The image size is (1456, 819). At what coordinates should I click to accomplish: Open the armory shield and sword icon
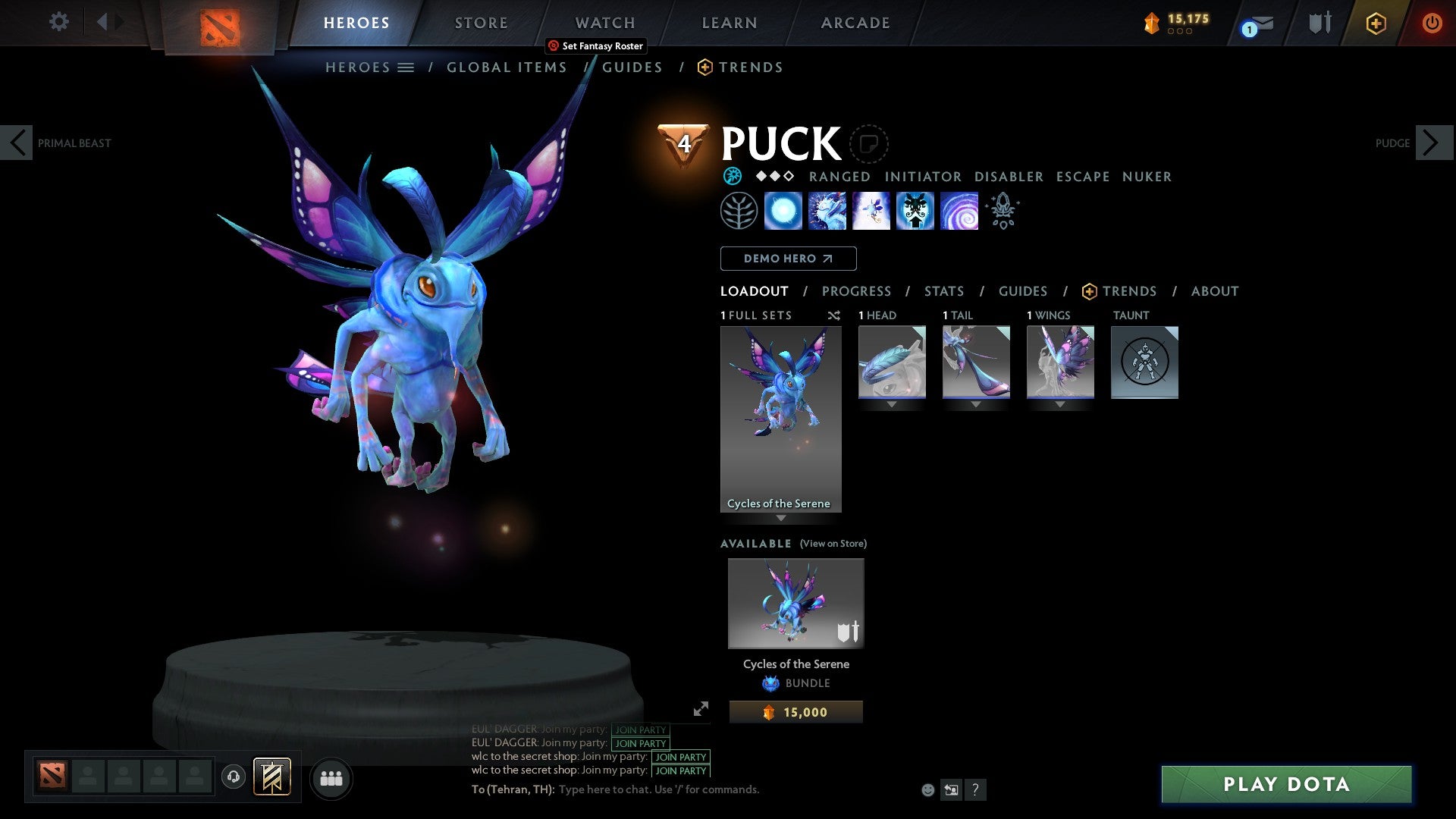click(1318, 23)
